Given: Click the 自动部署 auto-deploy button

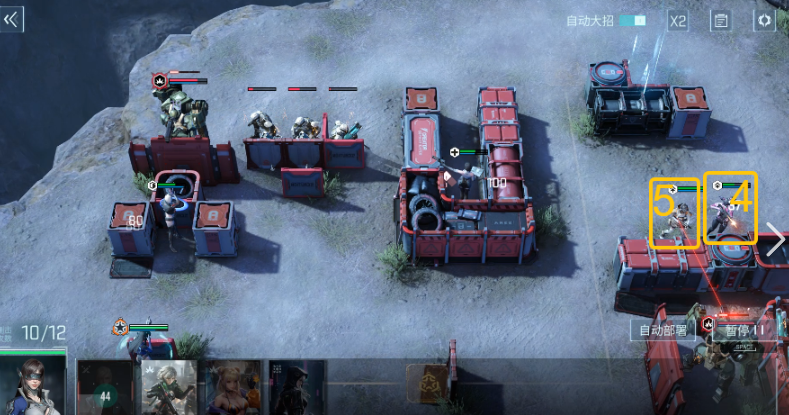Looking at the screenshot, I should pyautogui.click(x=662, y=330).
